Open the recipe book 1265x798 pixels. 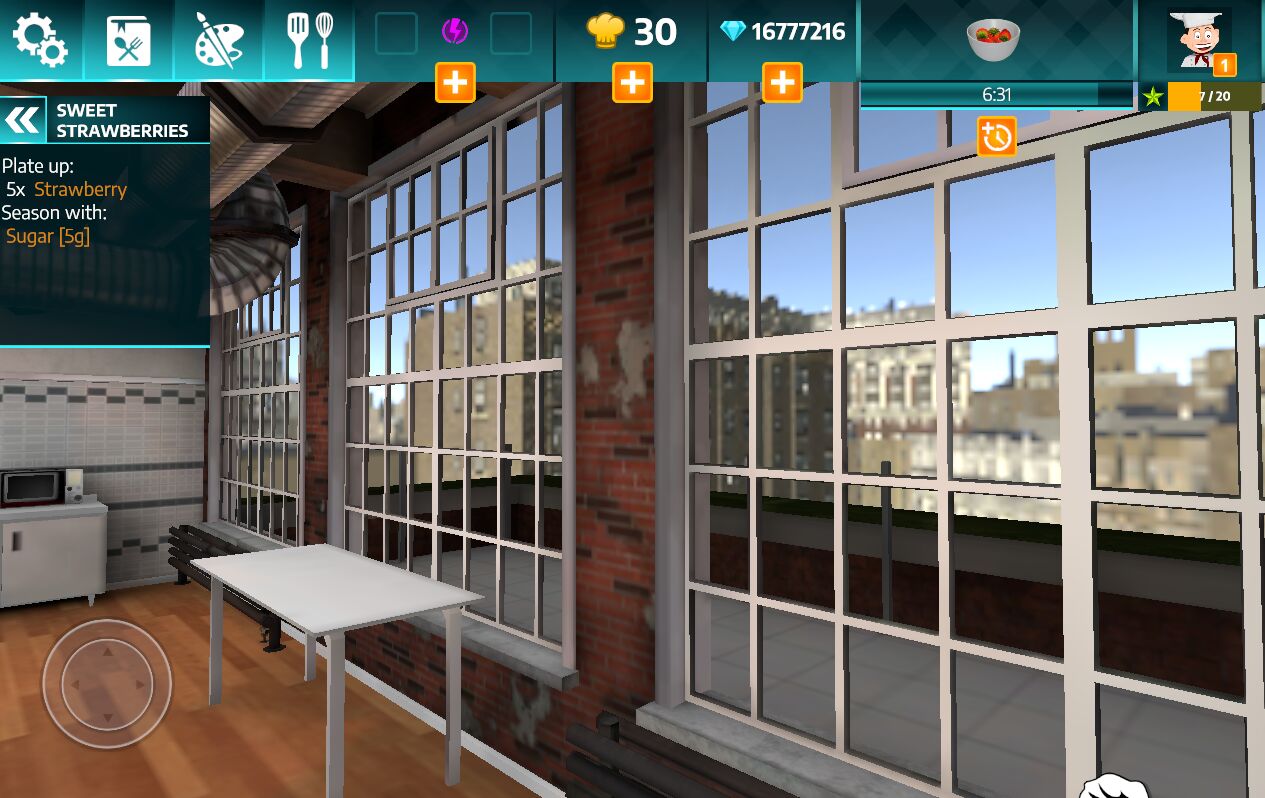pyautogui.click(x=129, y=40)
